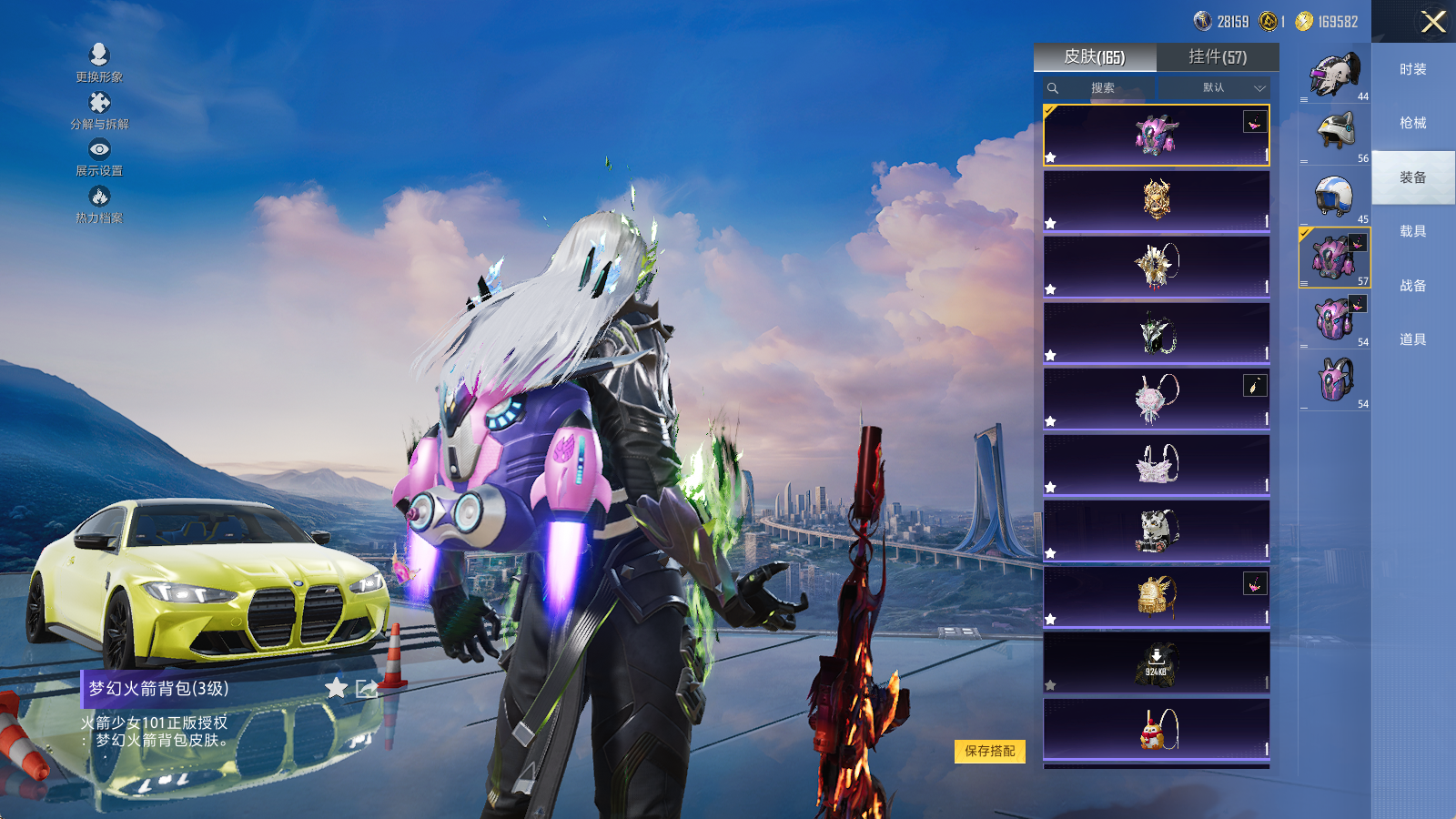This screenshot has width=1456, height=819.
Task: Choose the panda backpack skin
Action: (x=1156, y=530)
